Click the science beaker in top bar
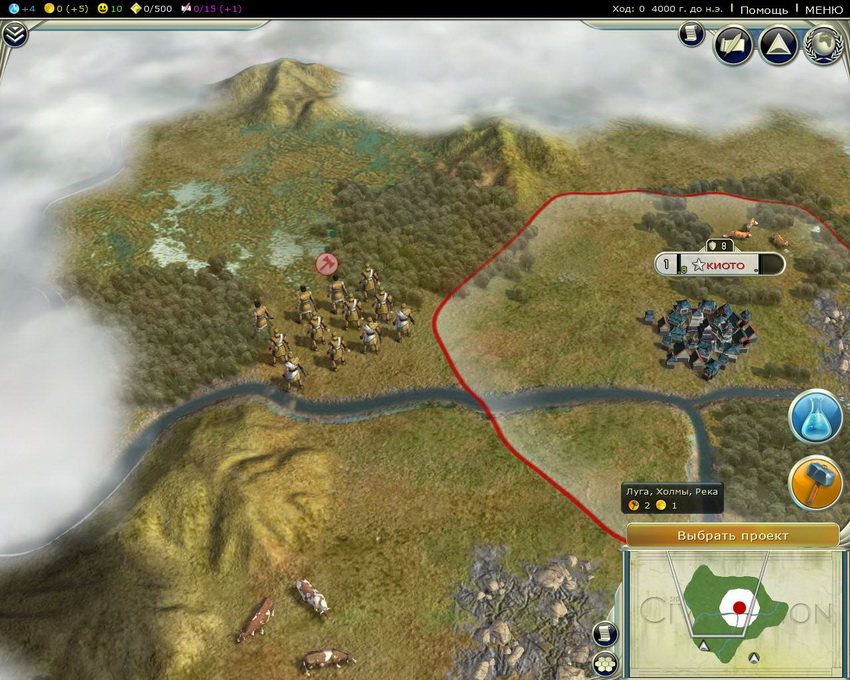850x680 pixels. coord(12,9)
